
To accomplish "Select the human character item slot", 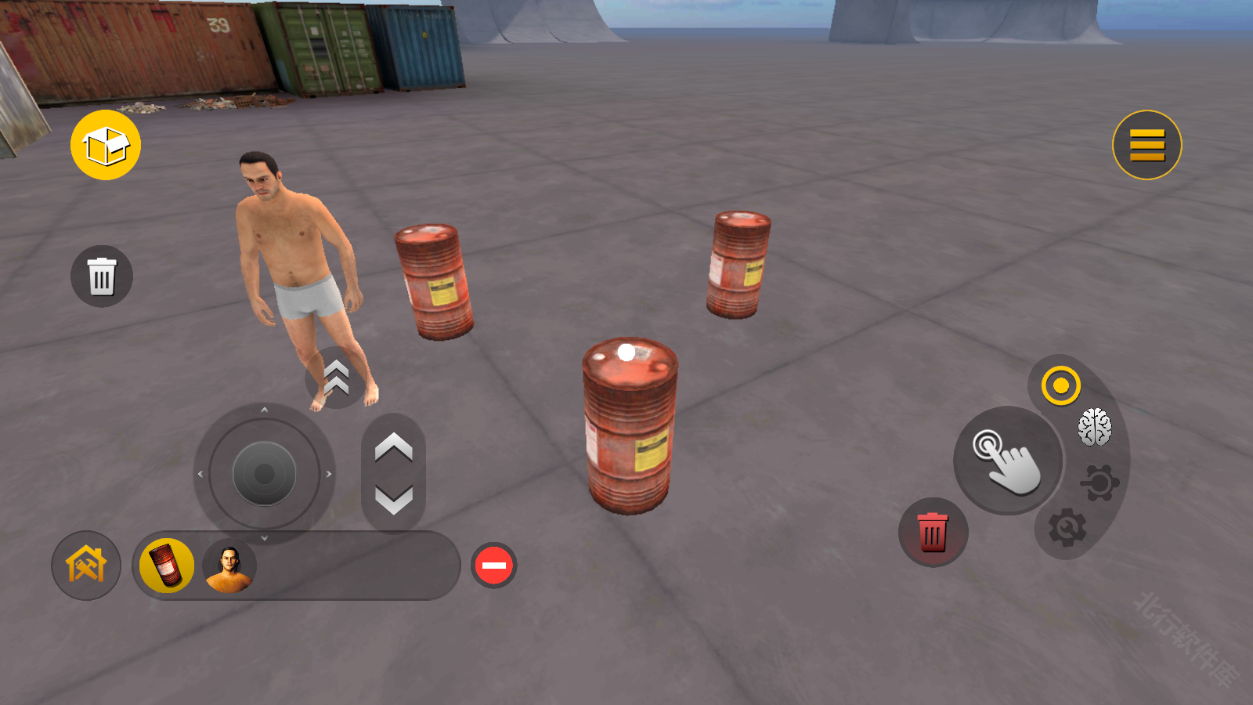I will coord(229,566).
